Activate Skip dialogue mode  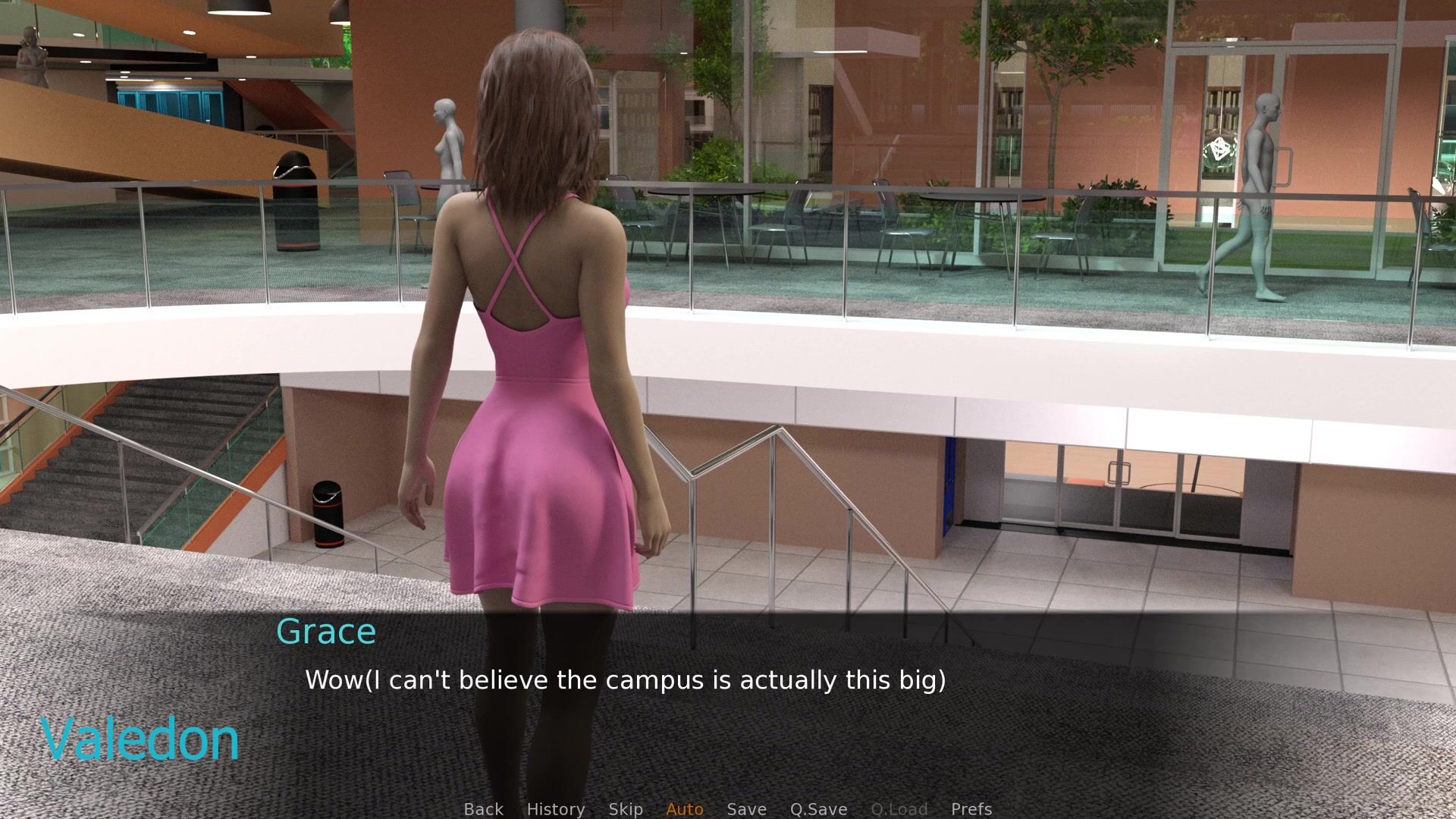[626, 809]
